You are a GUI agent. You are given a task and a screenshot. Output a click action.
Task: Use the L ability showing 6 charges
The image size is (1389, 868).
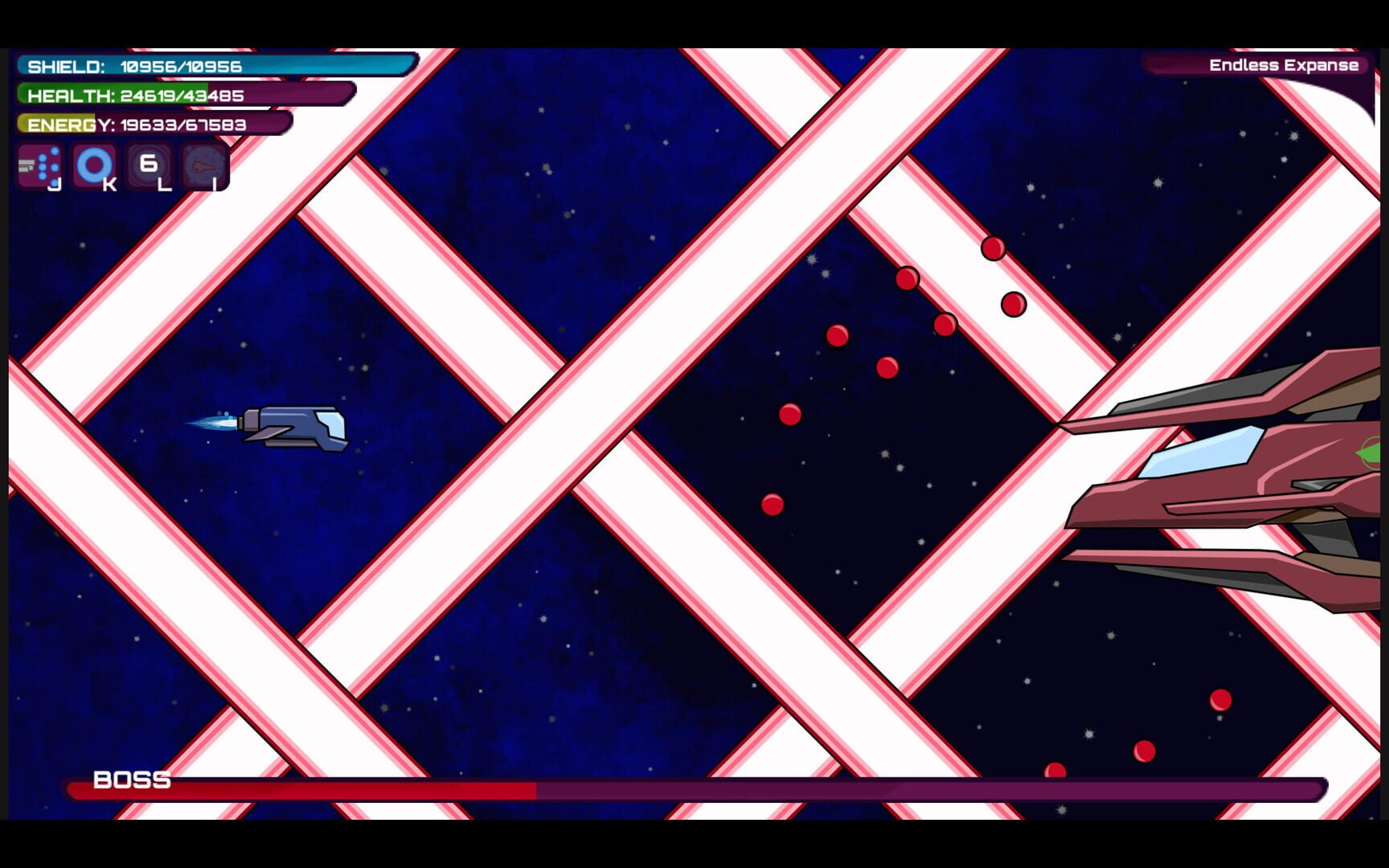click(x=148, y=166)
